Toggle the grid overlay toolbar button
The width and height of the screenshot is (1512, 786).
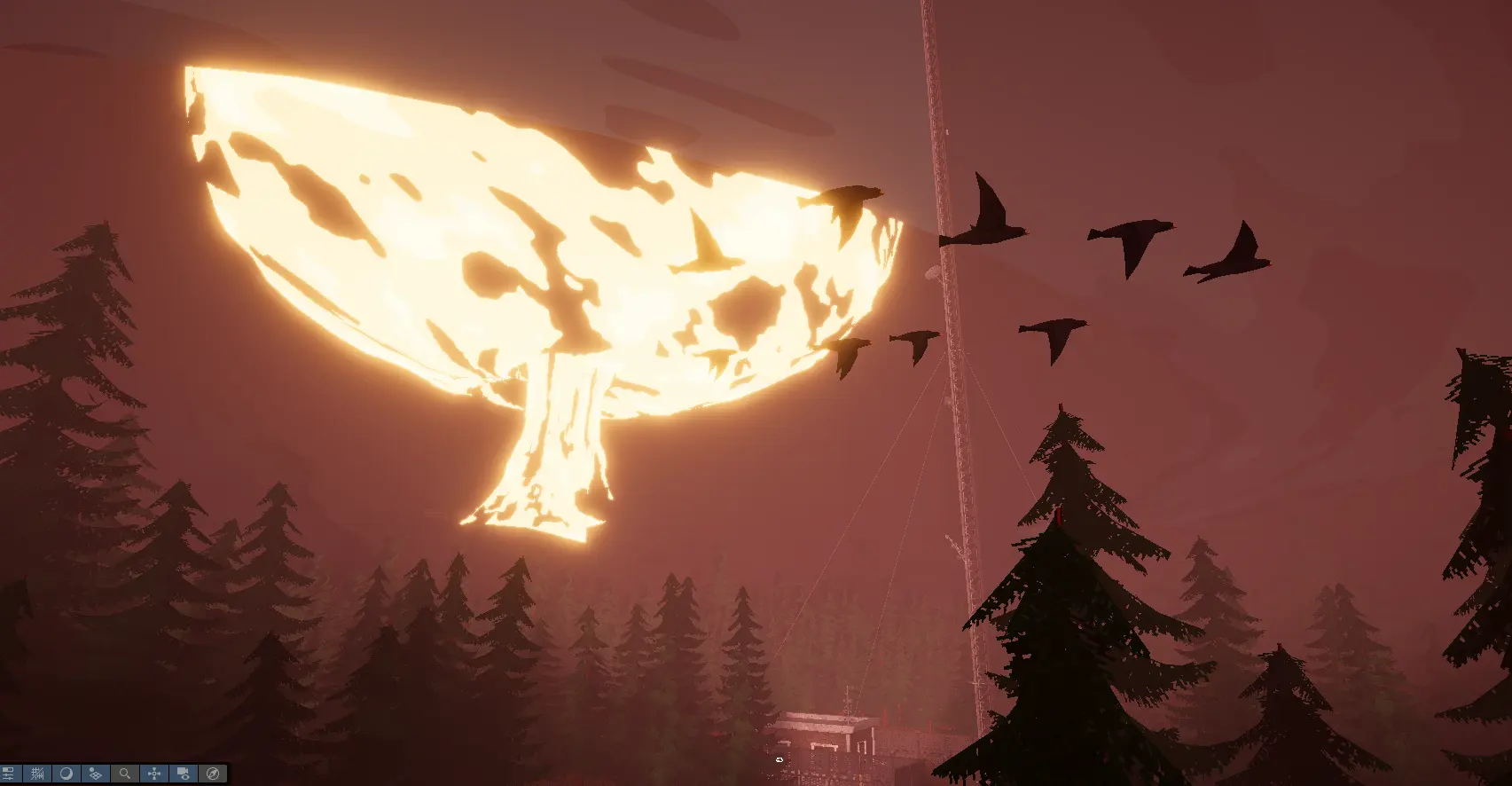[x=37, y=774]
